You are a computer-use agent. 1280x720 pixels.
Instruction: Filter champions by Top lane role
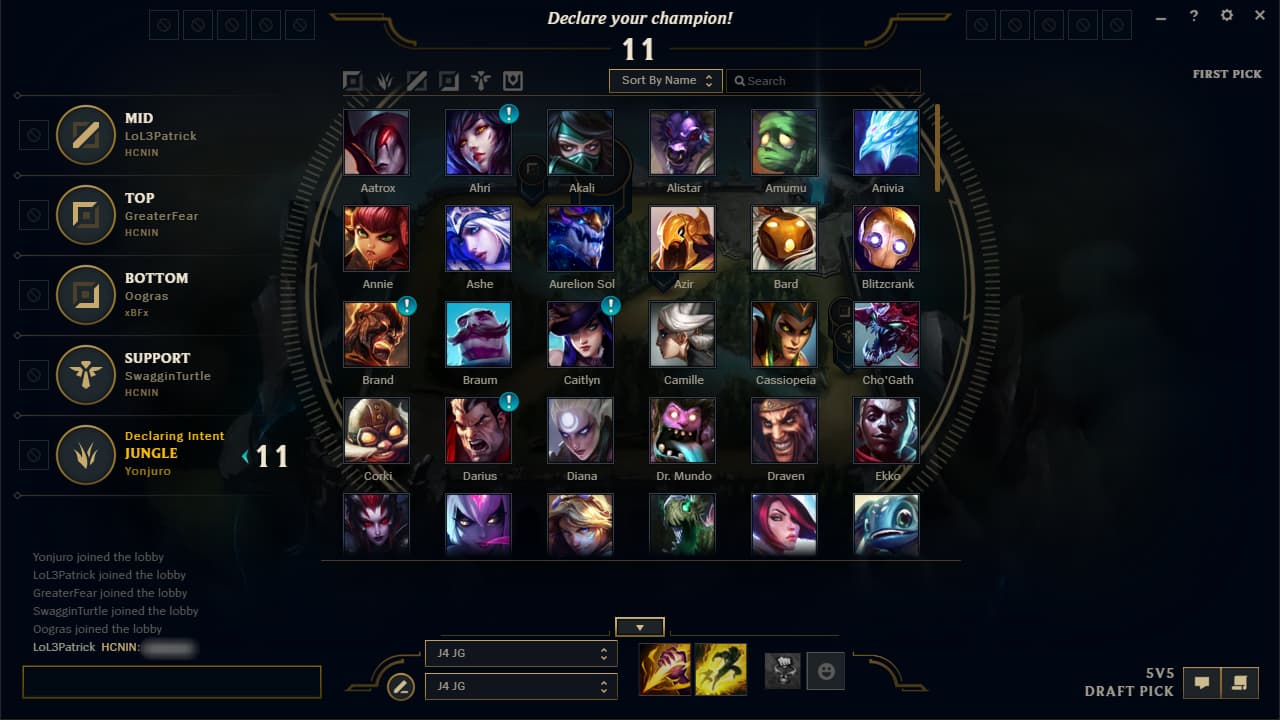(x=353, y=81)
